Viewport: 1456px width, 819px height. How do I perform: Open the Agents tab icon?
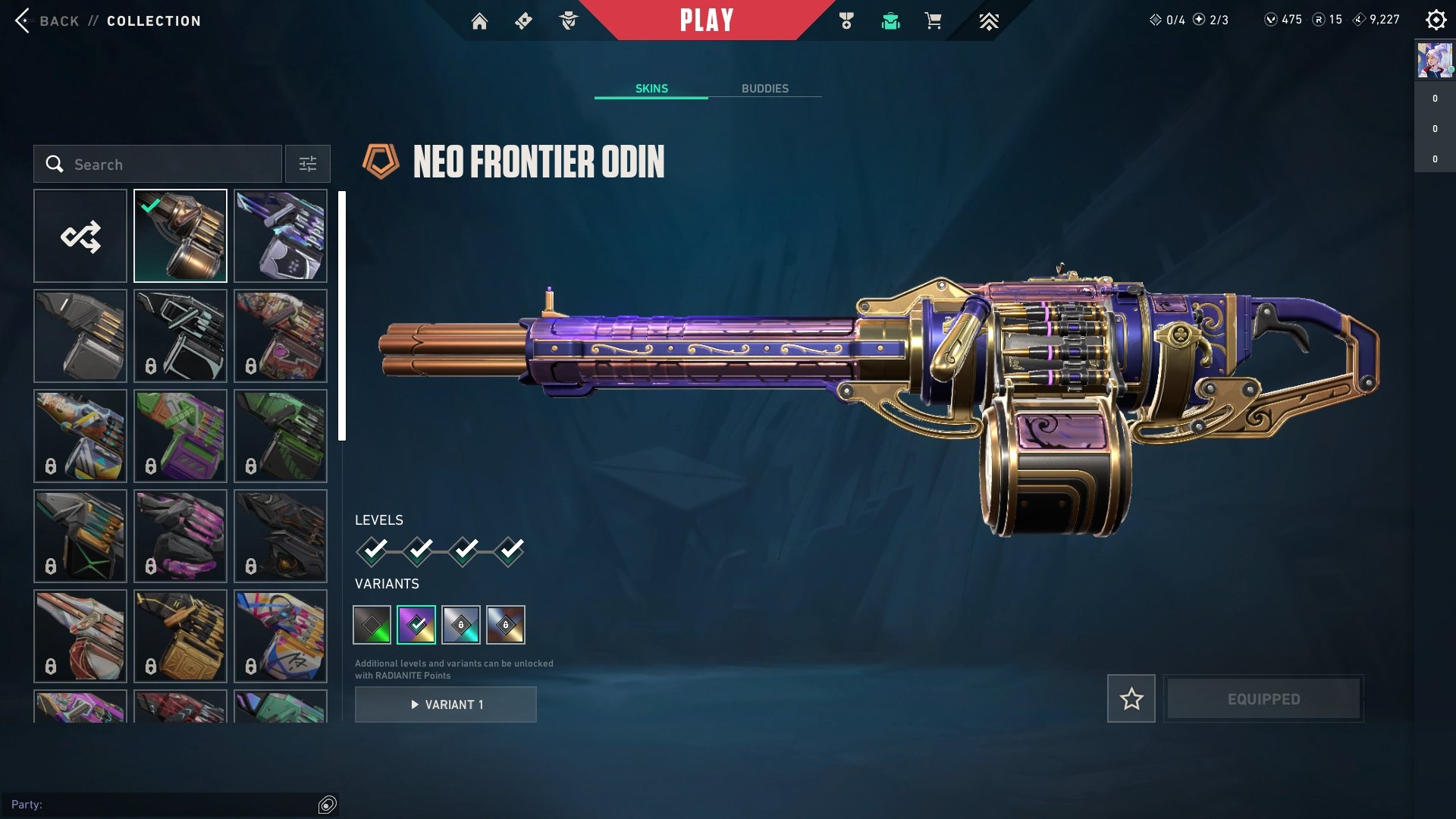[x=570, y=21]
